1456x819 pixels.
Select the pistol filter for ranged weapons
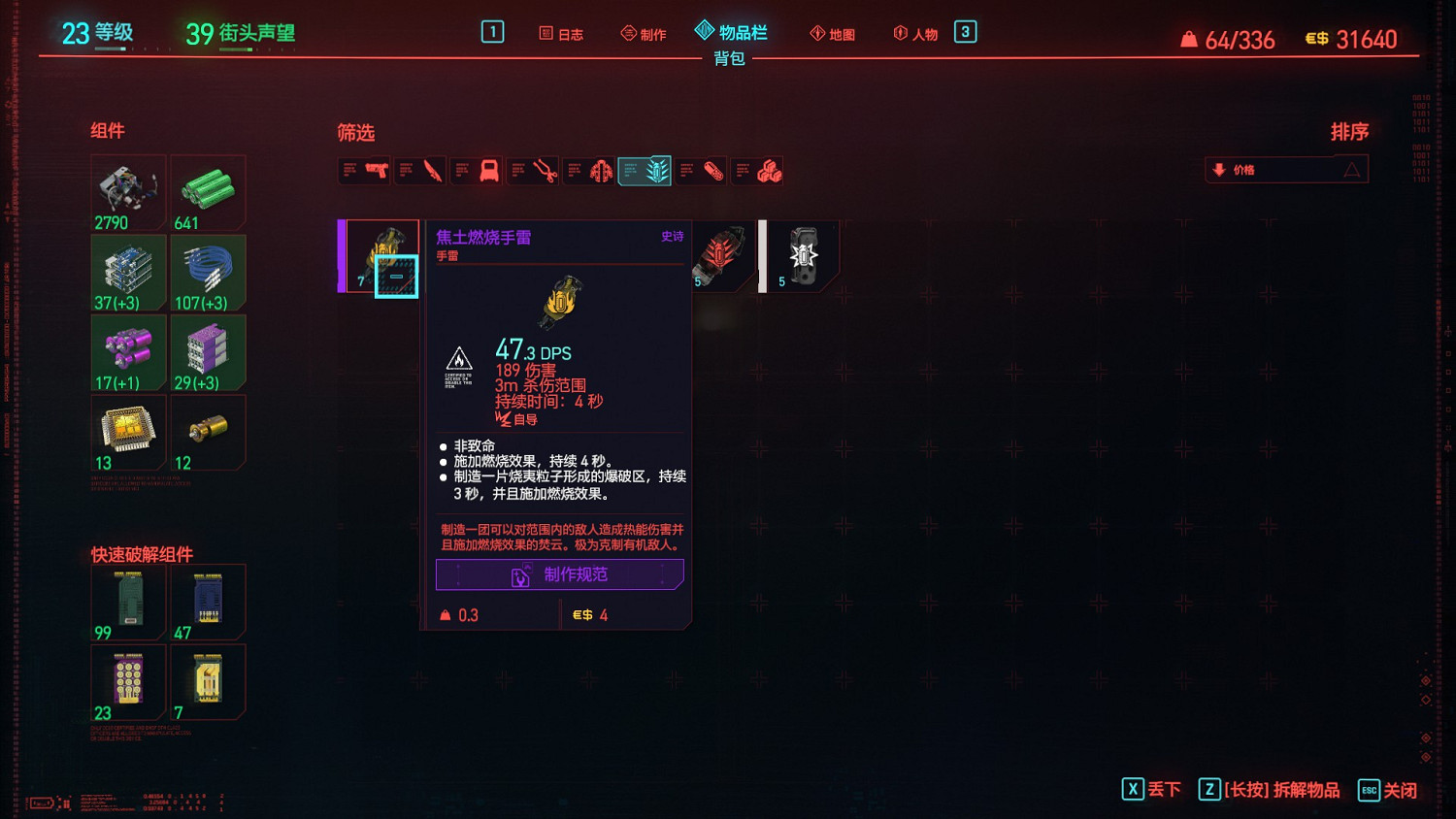coord(364,170)
